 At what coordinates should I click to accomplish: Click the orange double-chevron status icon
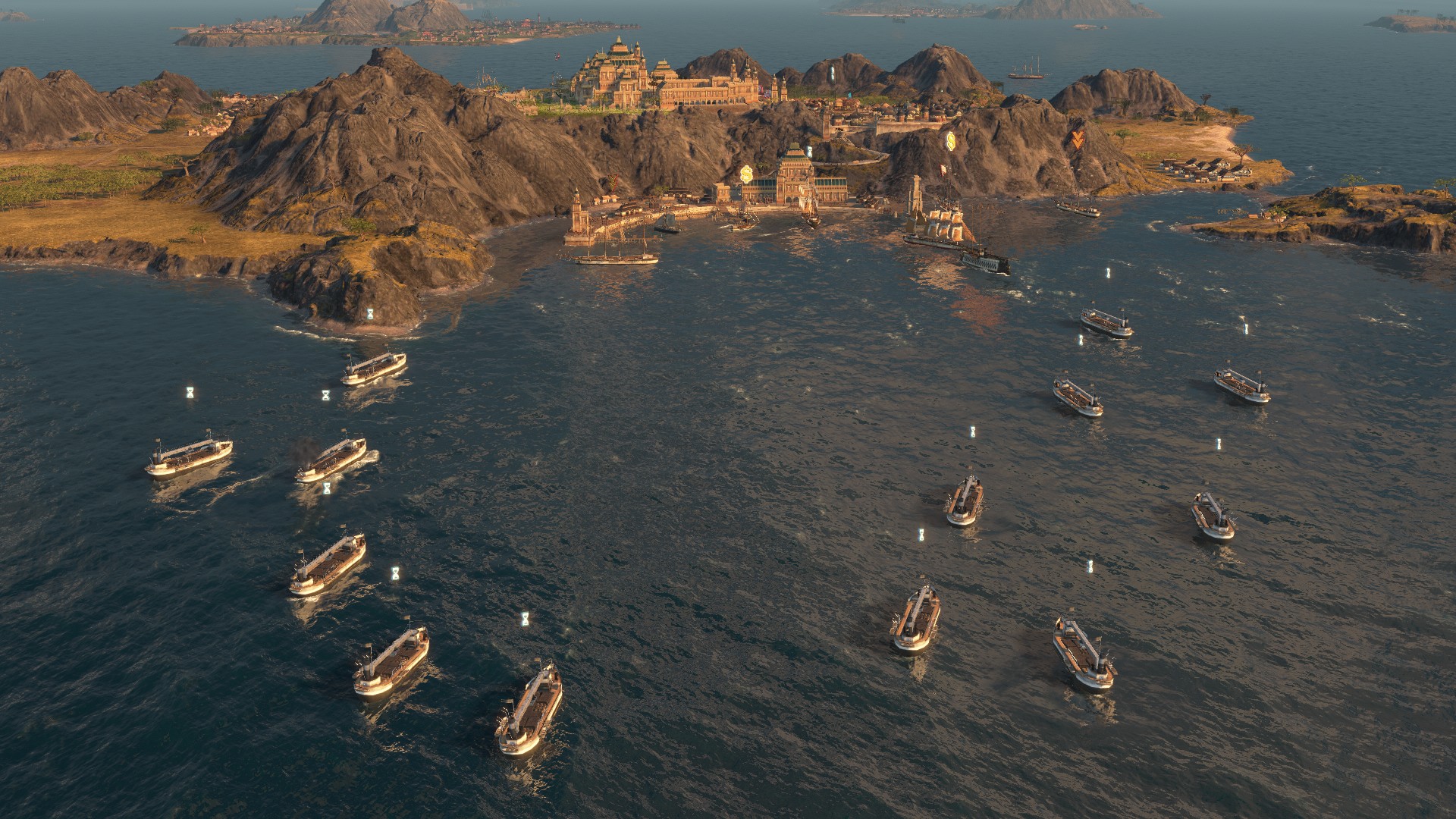(x=1077, y=138)
